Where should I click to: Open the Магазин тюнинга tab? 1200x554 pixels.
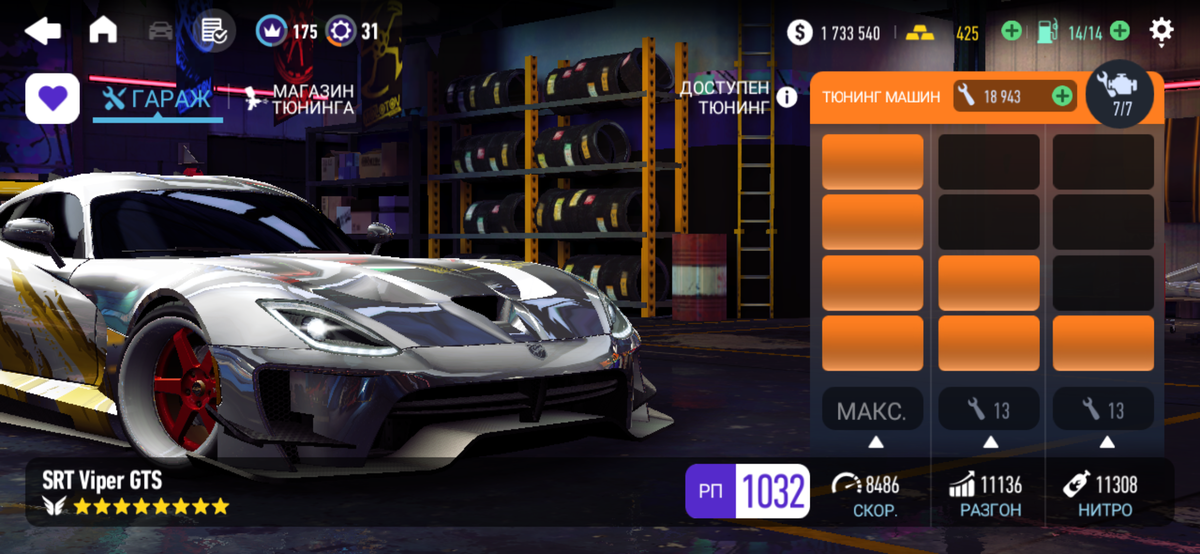[300, 99]
